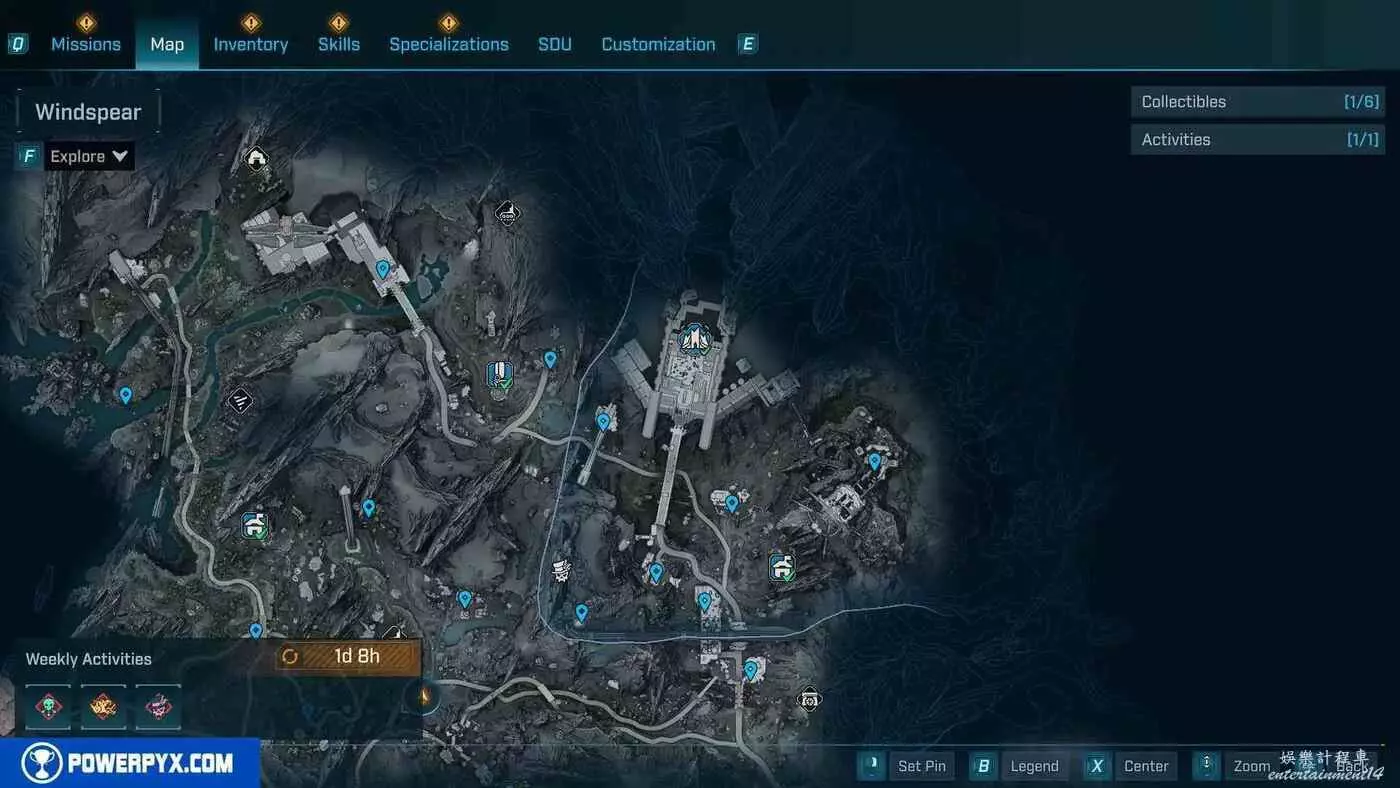Select the active Map tab
Screen dimensions: 1400x788
click(x=167, y=44)
